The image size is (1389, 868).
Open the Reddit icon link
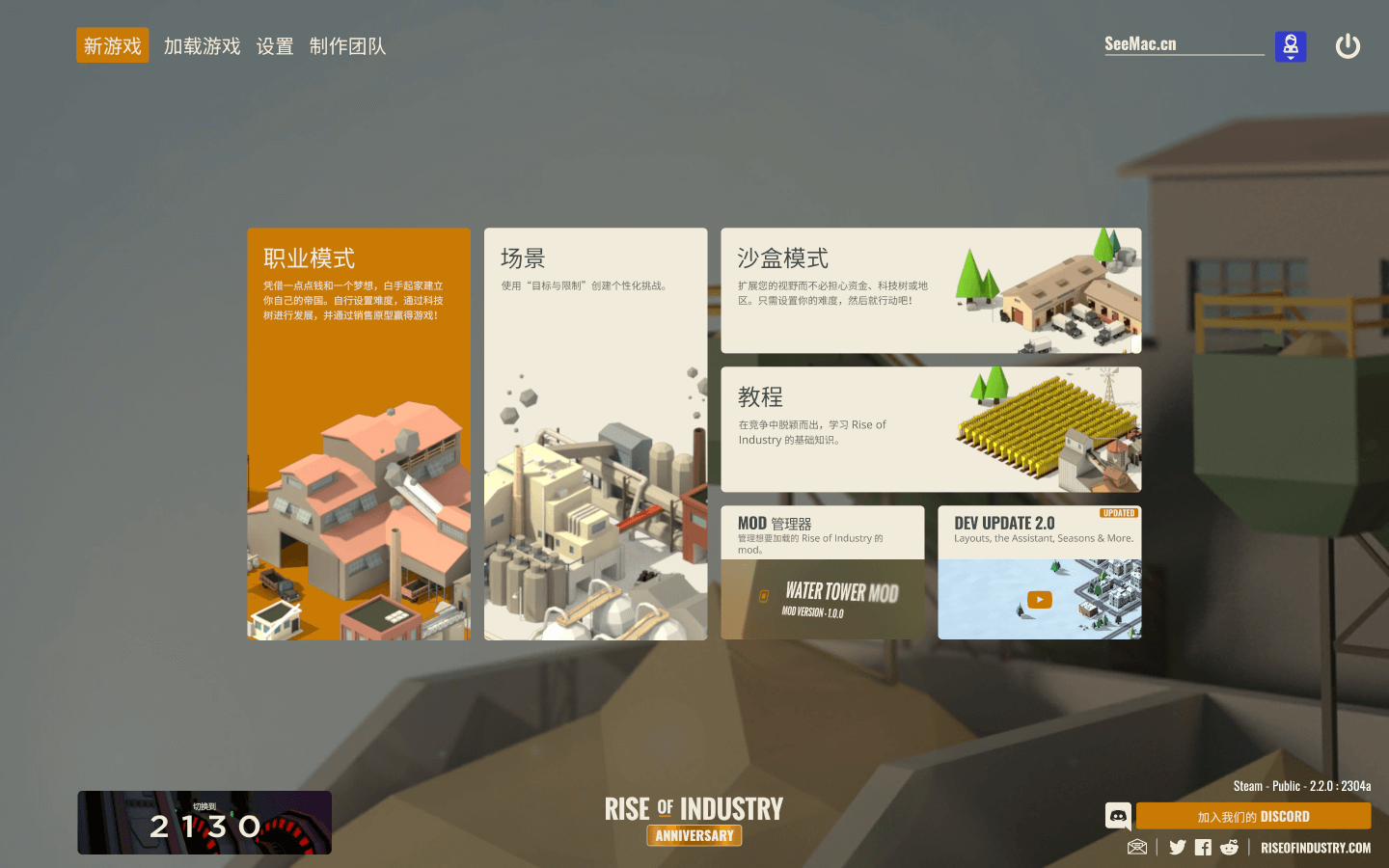pos(1229,847)
